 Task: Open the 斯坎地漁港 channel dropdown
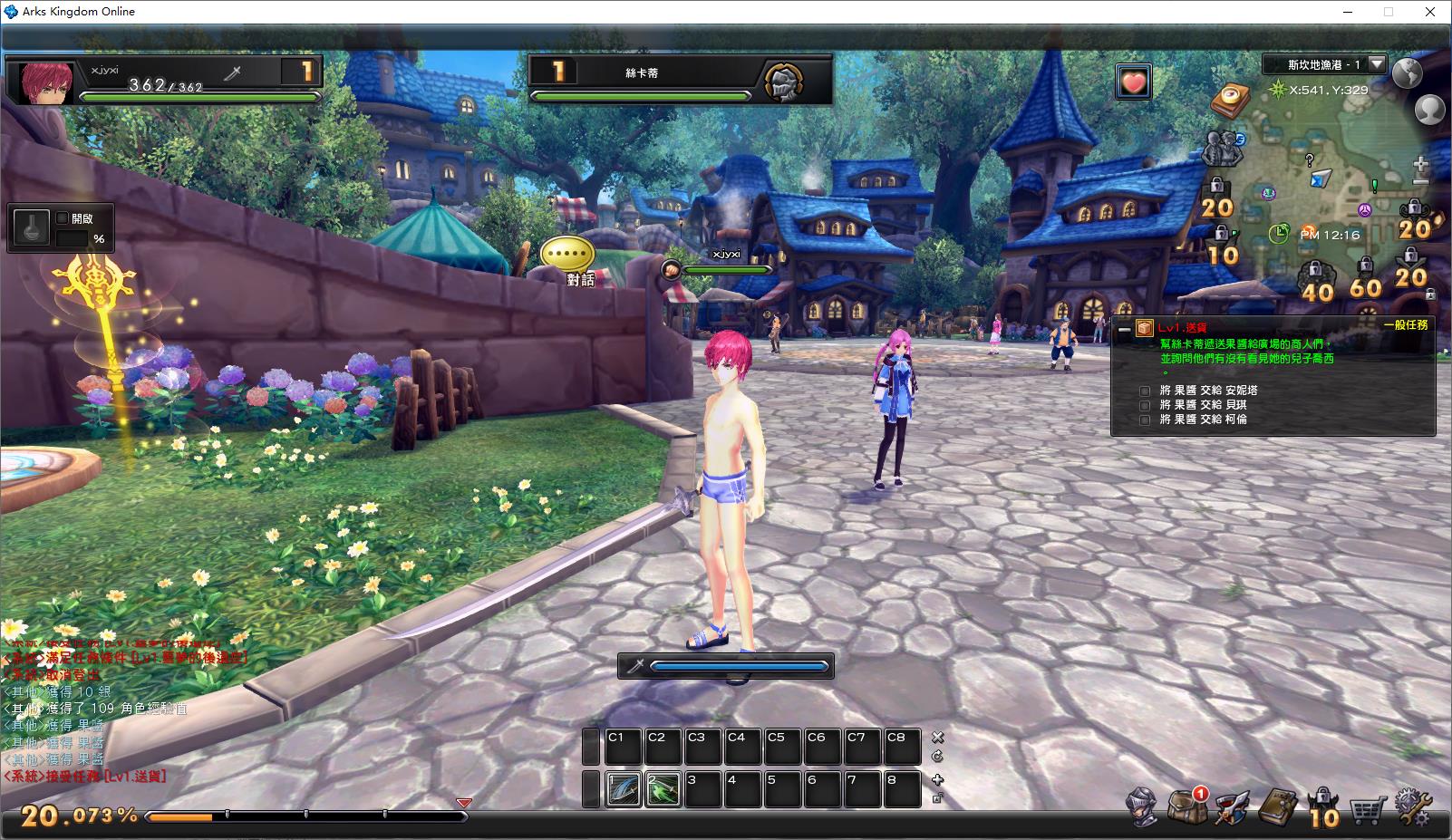point(1377,64)
